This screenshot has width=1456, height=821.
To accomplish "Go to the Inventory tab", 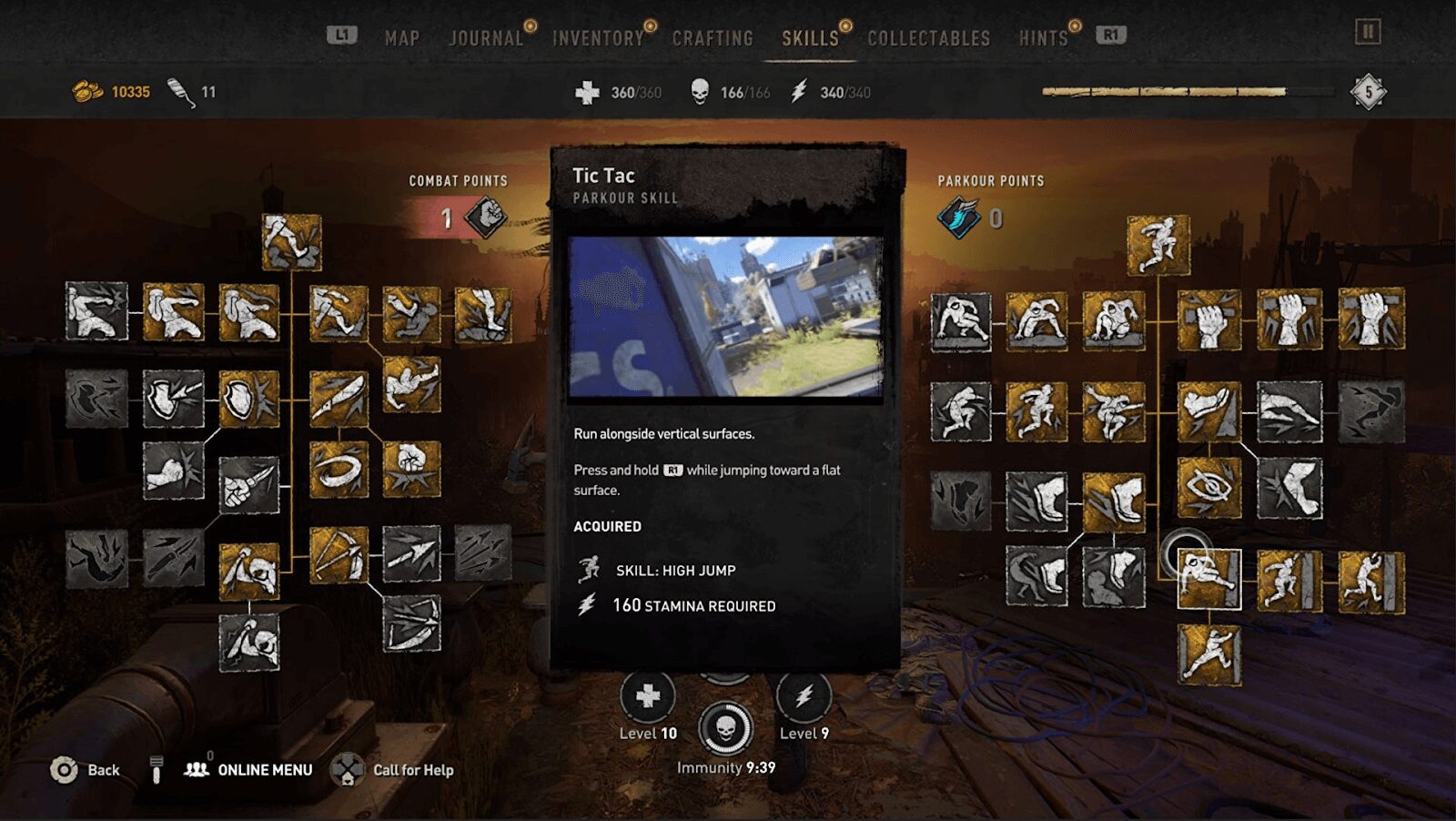I will [598, 38].
